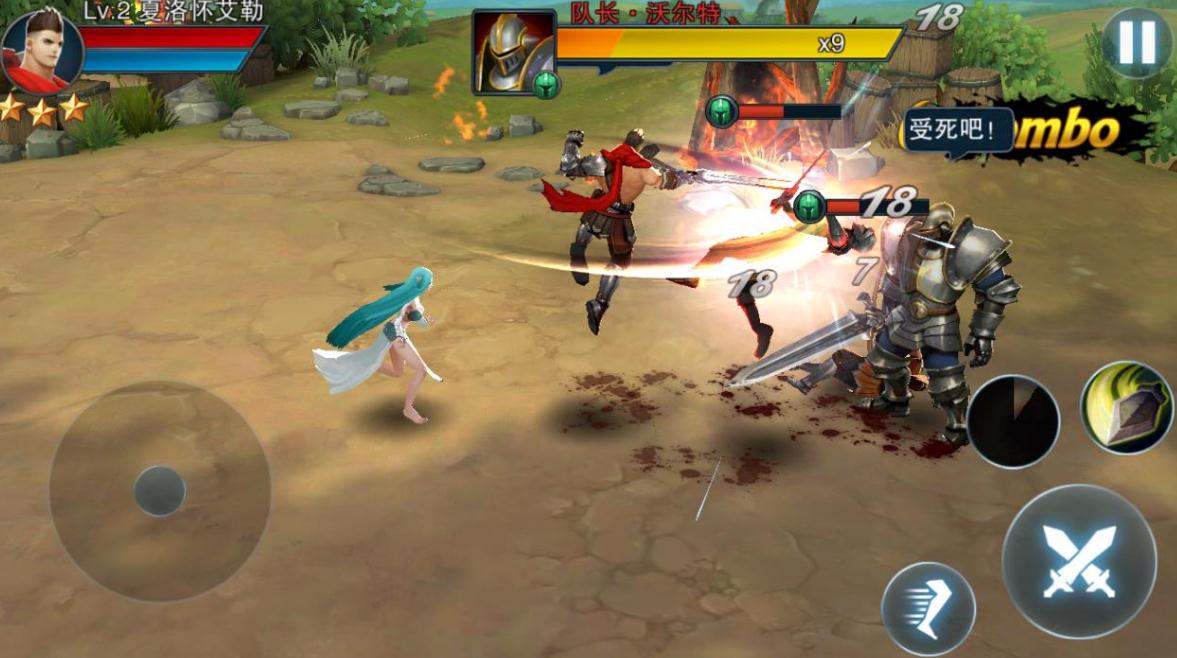Pause the game
The width and height of the screenshot is (1177, 658).
pos(1137,43)
